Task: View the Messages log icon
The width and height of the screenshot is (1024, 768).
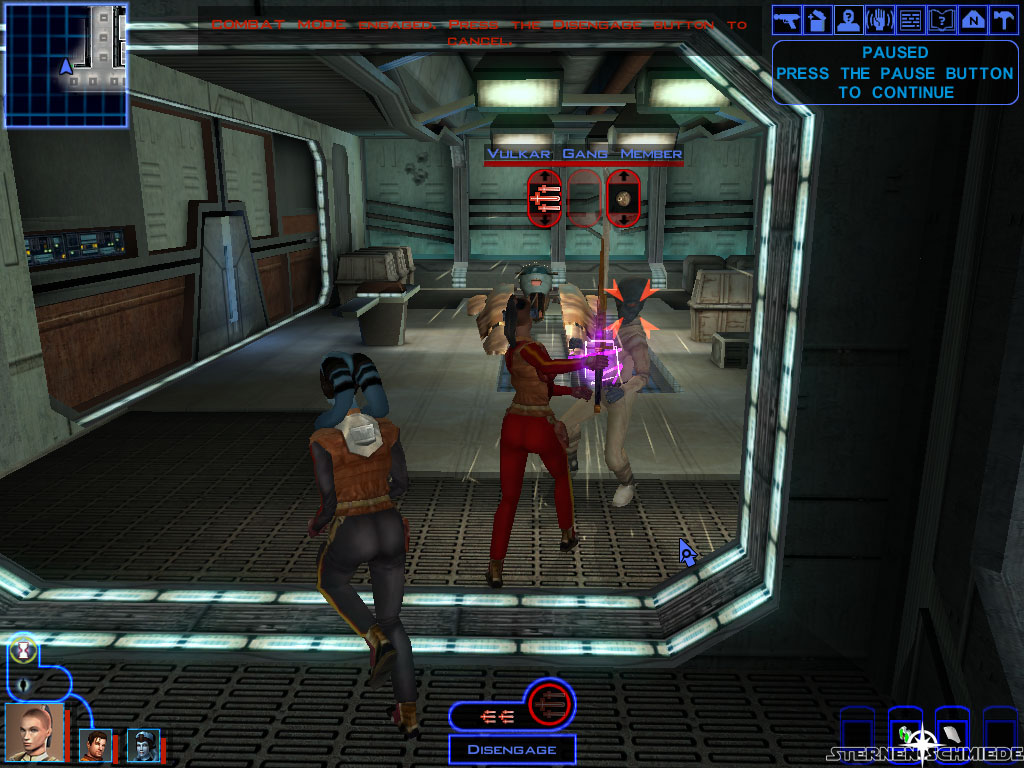Action: coord(910,18)
